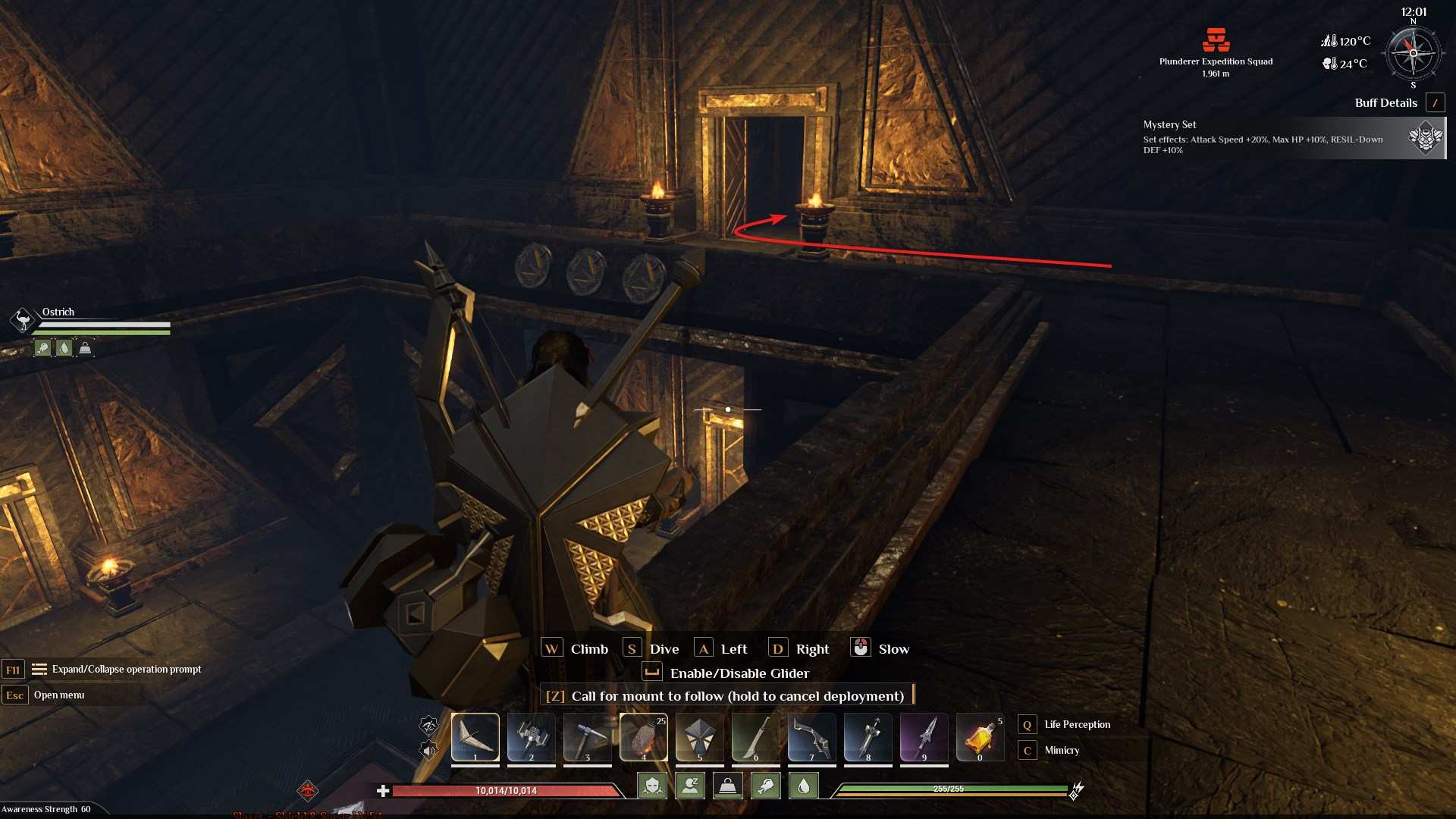Click the Ostrich mount portrait
This screenshot has width=1456, height=819.
point(23,320)
